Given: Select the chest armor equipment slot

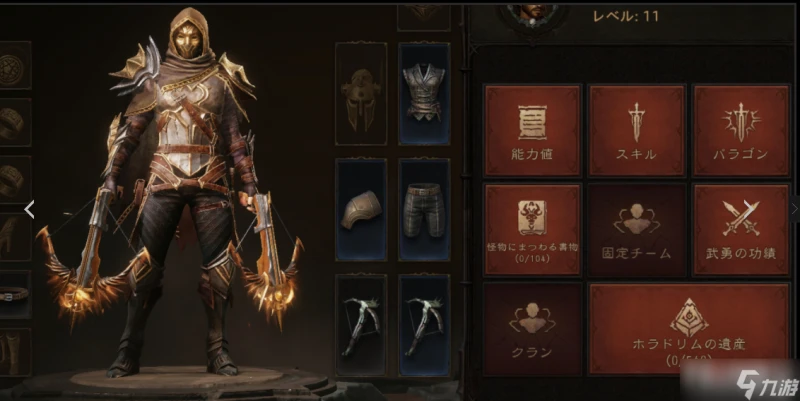Looking at the screenshot, I should point(424,92).
